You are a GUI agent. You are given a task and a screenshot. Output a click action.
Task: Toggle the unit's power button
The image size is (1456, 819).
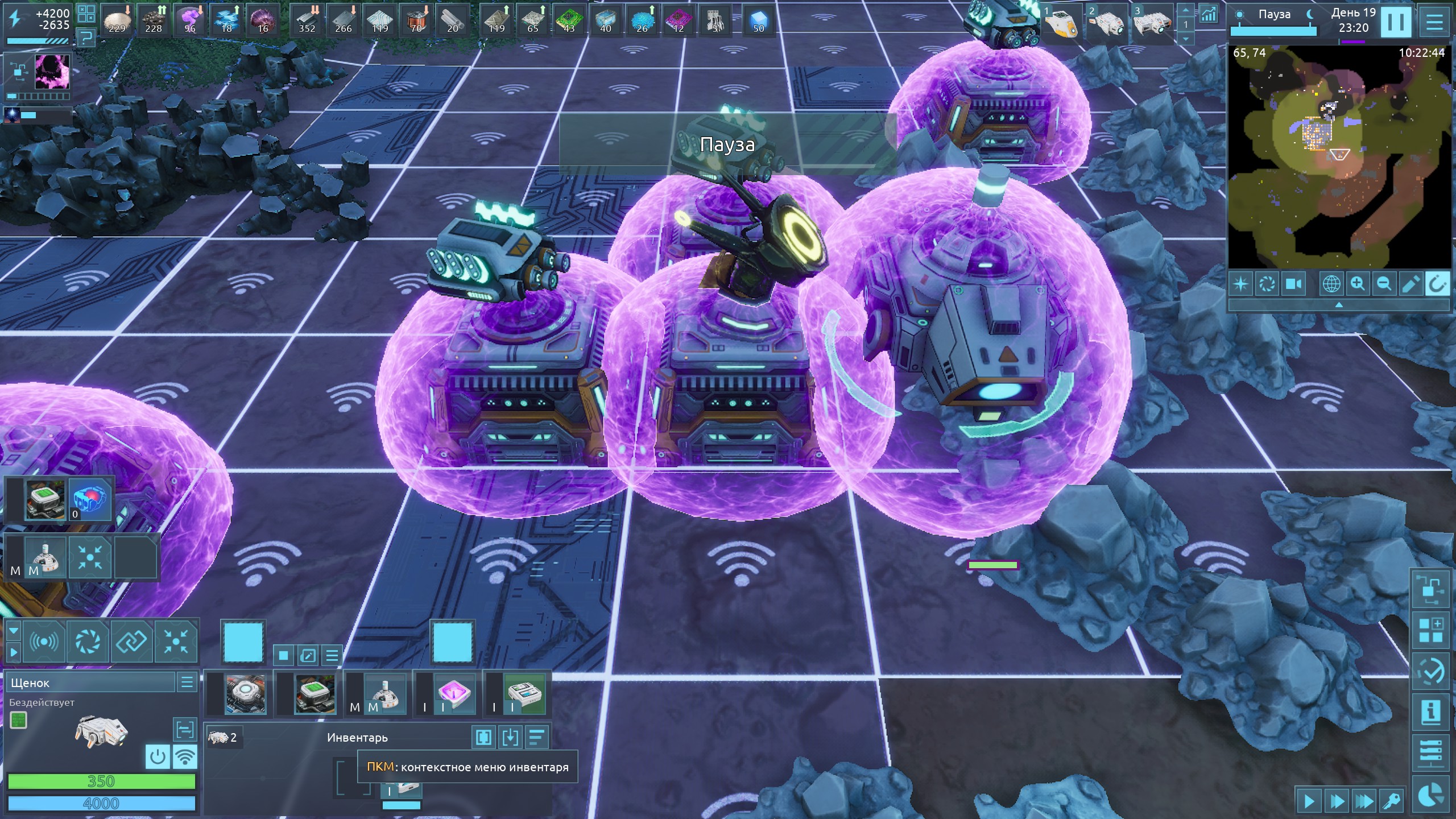[158, 757]
